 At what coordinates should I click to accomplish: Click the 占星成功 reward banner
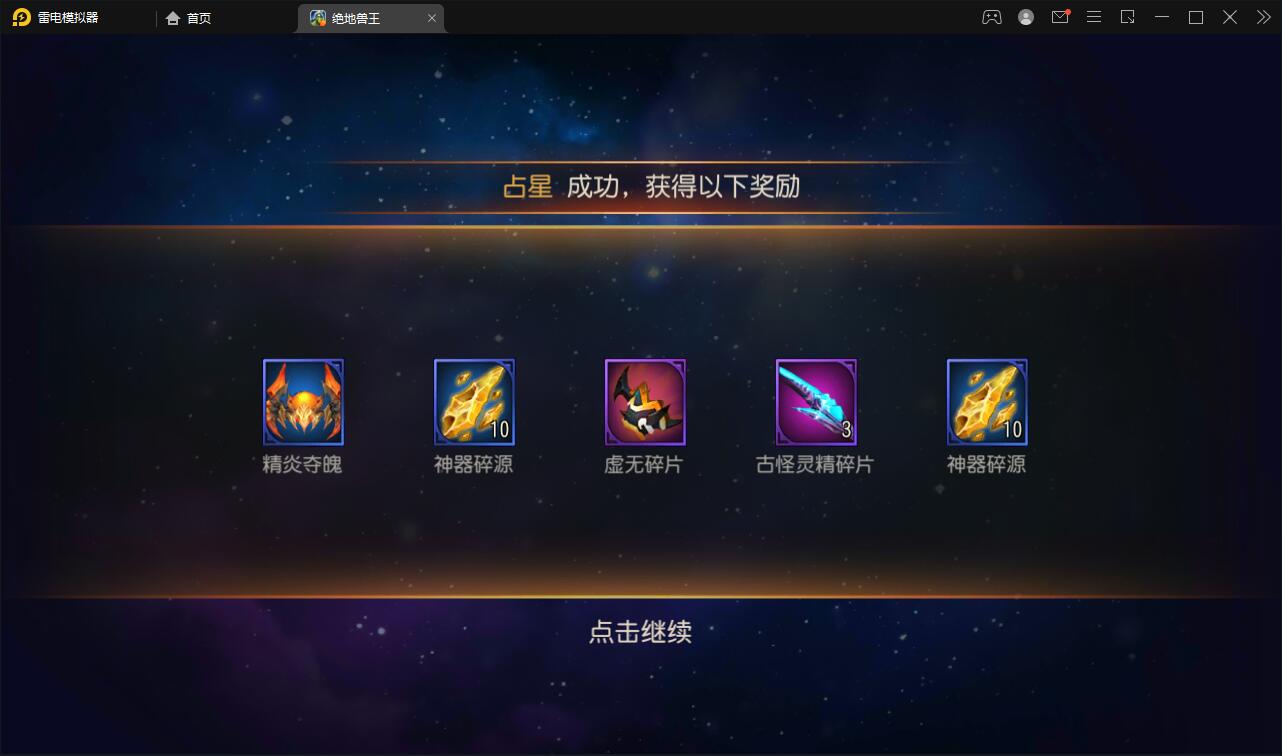pyautogui.click(x=641, y=185)
